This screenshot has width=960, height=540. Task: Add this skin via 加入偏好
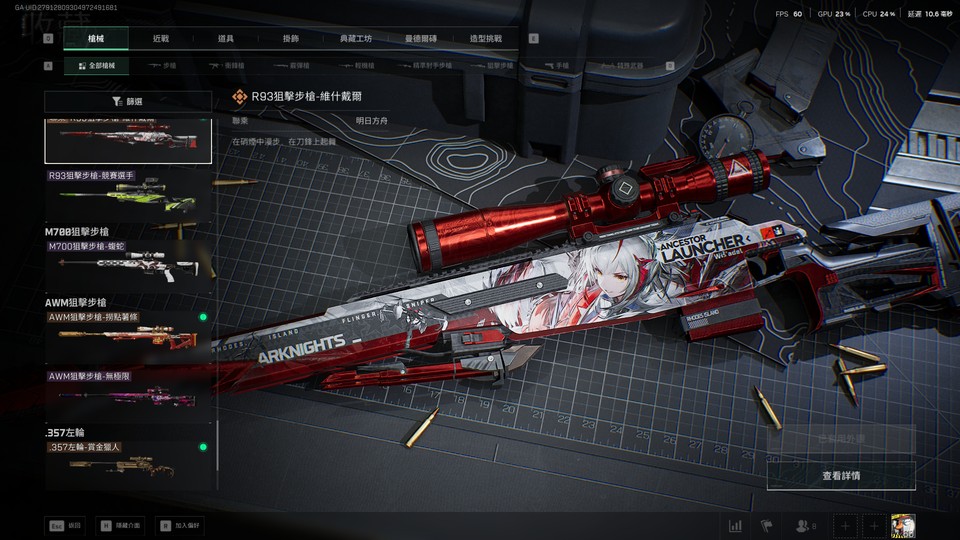[x=179, y=524]
